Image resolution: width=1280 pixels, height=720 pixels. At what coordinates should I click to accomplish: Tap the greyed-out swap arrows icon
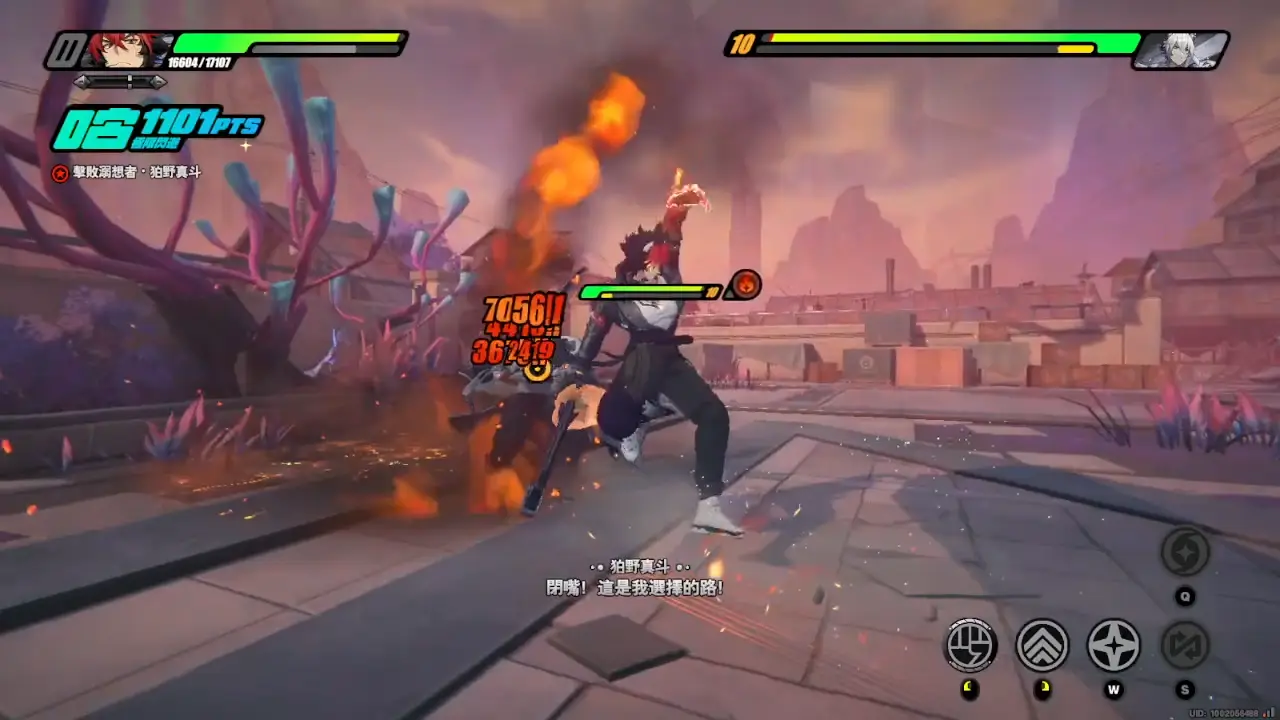point(1185,645)
